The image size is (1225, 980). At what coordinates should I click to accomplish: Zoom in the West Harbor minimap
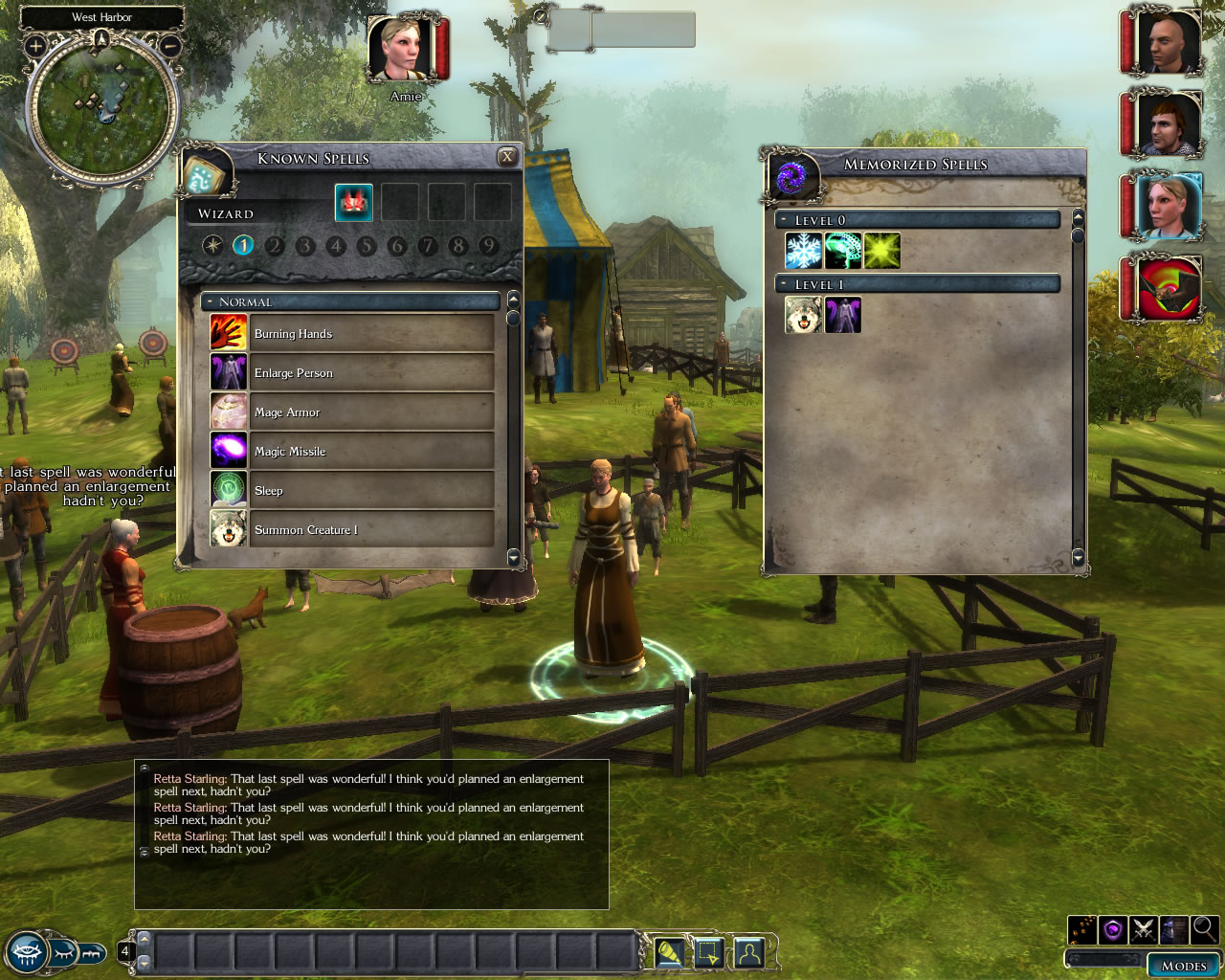[36, 45]
